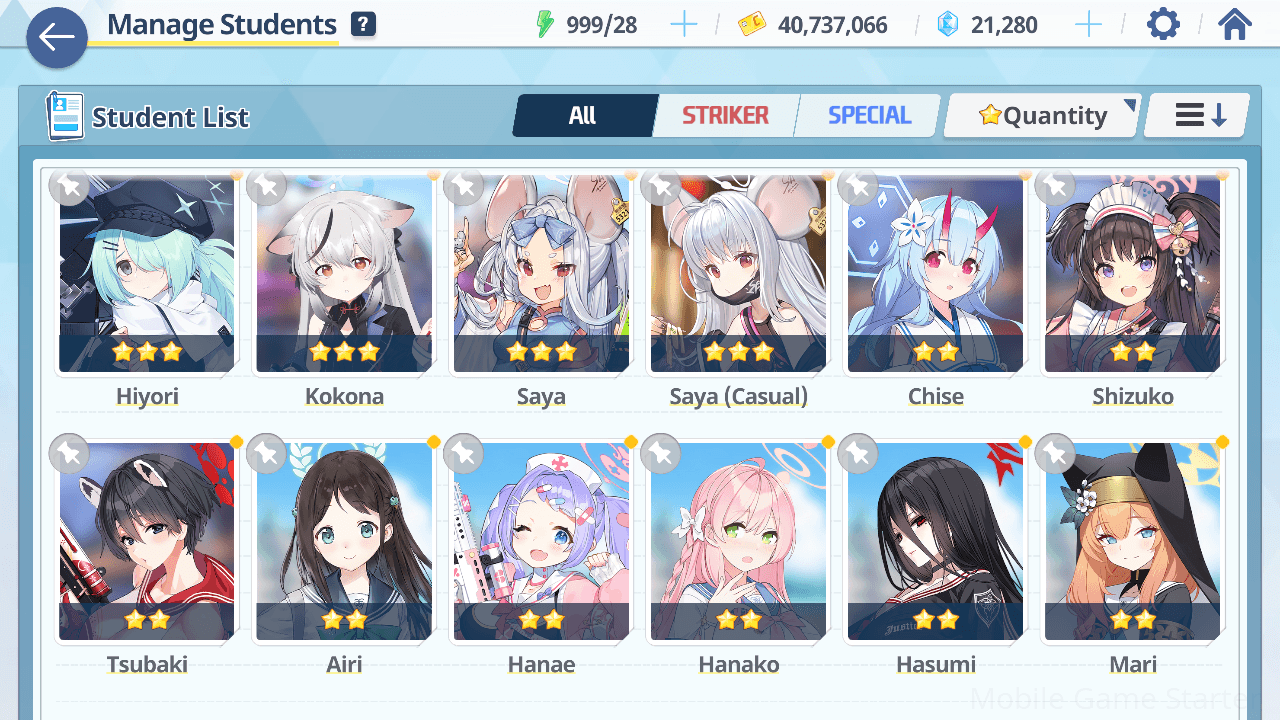
Task: Choose Hanae's student card
Action: point(541,542)
